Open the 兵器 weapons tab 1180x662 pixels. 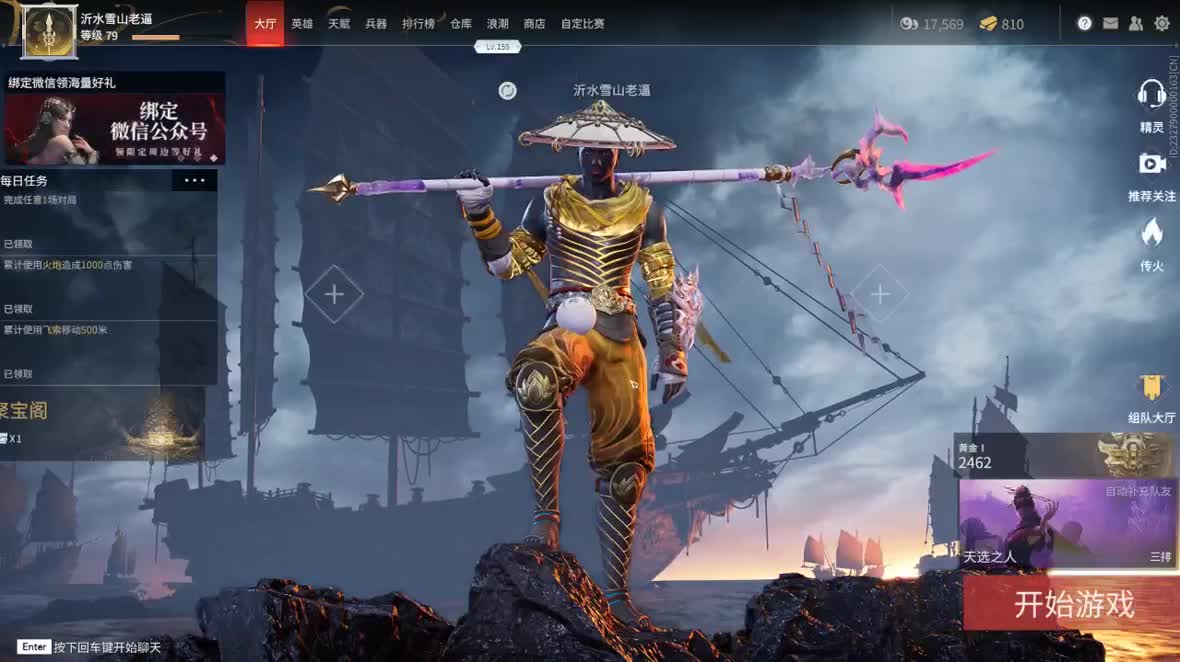pyautogui.click(x=376, y=23)
